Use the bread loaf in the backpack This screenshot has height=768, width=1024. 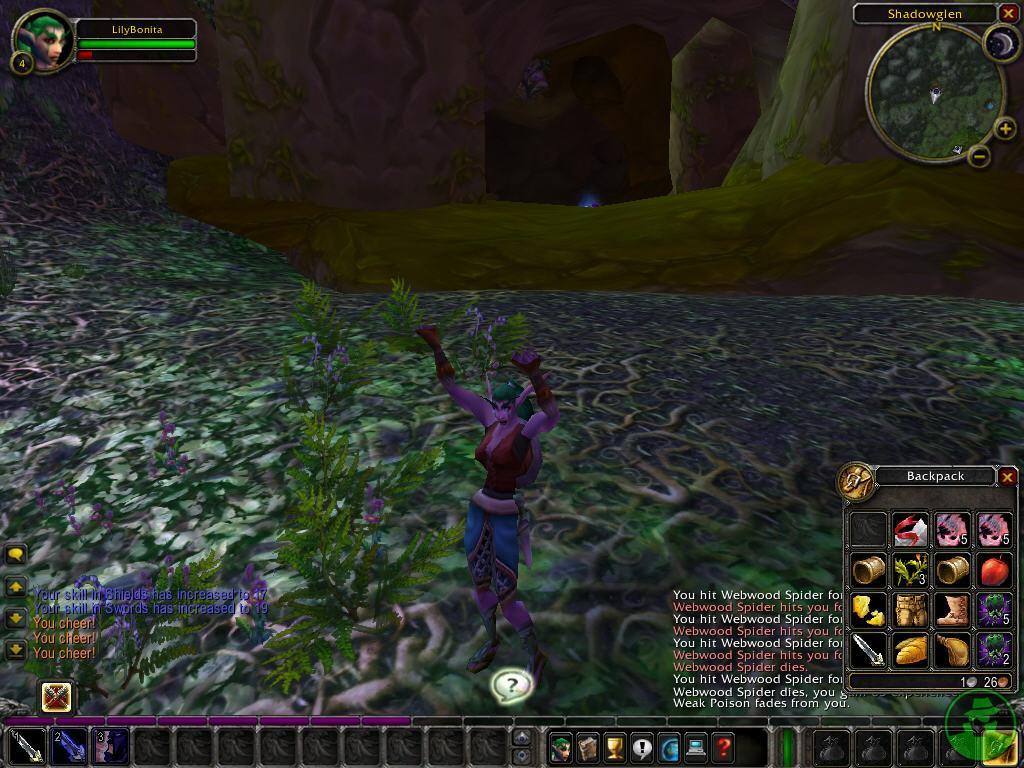[x=910, y=650]
